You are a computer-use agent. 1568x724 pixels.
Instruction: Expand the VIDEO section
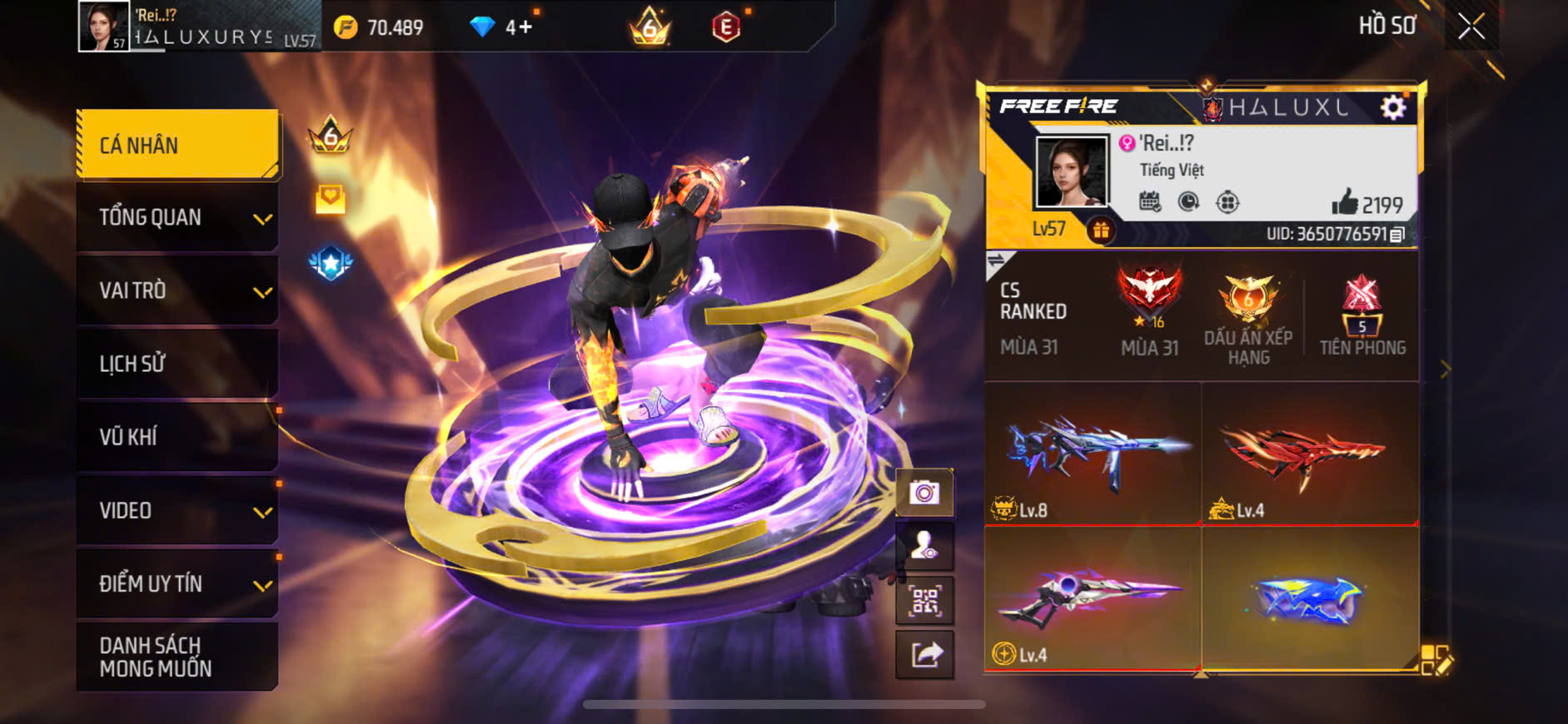pyautogui.click(x=177, y=510)
